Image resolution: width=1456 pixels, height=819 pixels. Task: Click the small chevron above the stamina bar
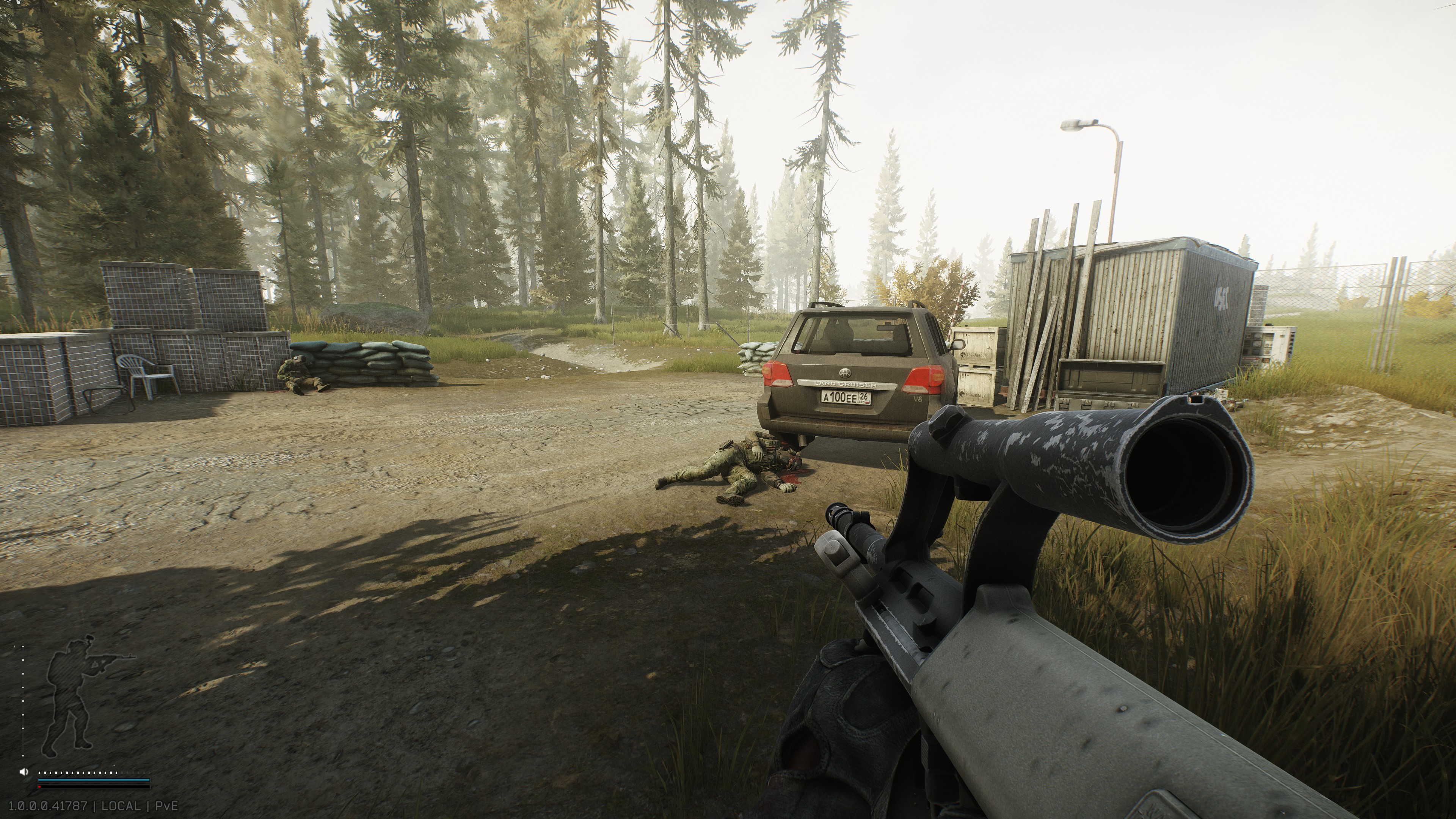tap(114, 766)
